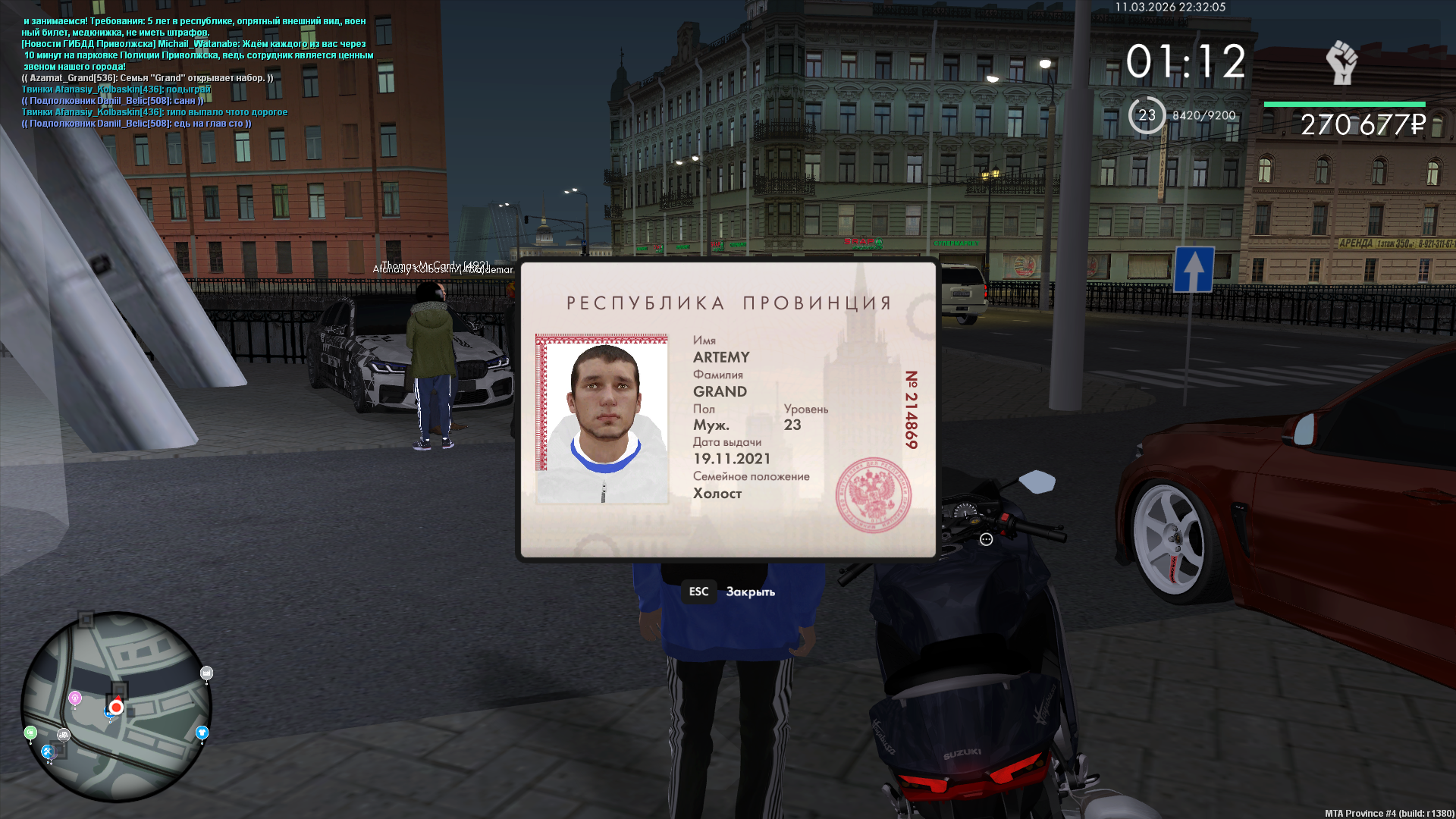Close the passport card via the Закрыть label

click(750, 592)
